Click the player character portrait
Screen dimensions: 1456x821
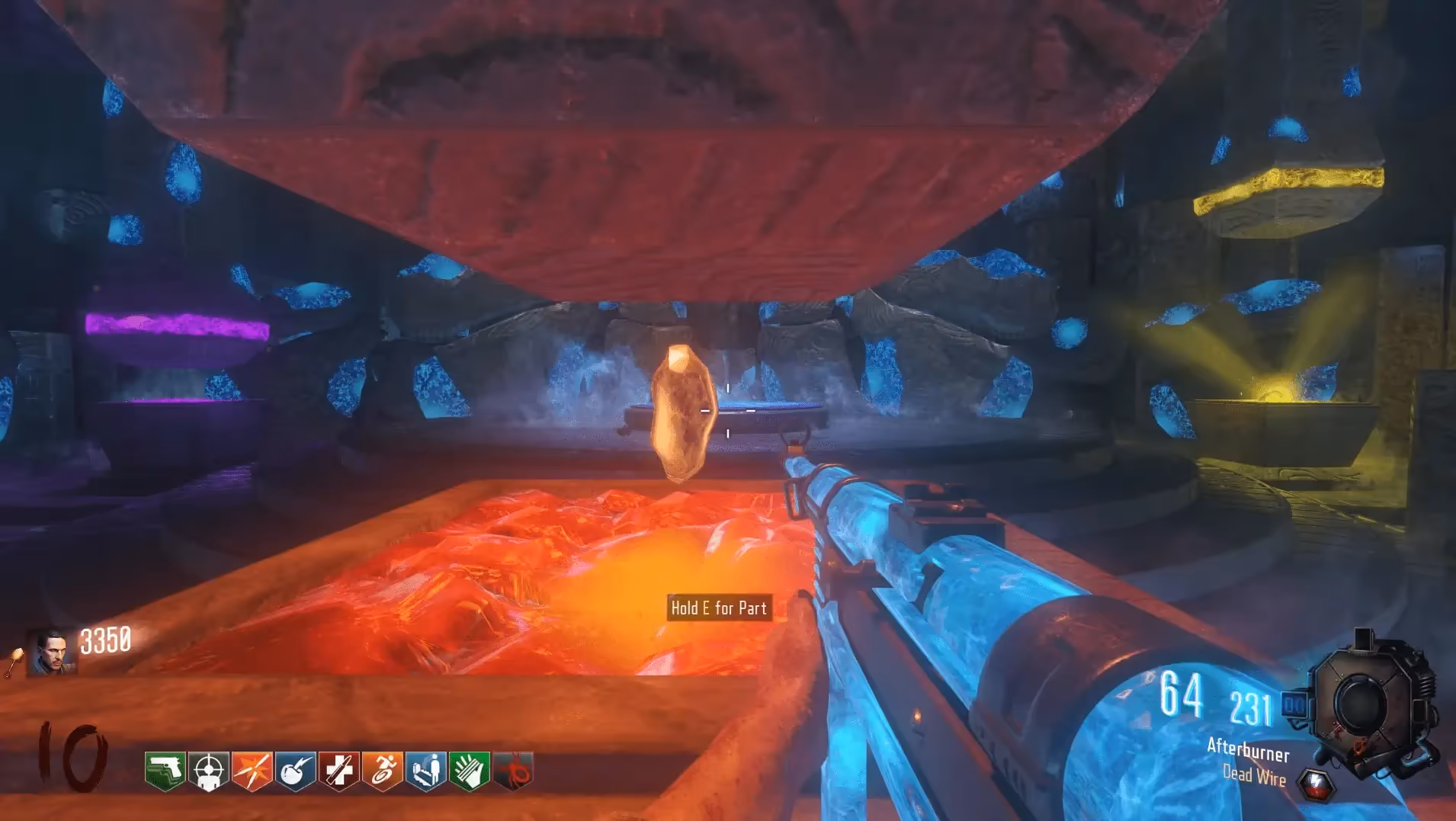click(x=52, y=653)
